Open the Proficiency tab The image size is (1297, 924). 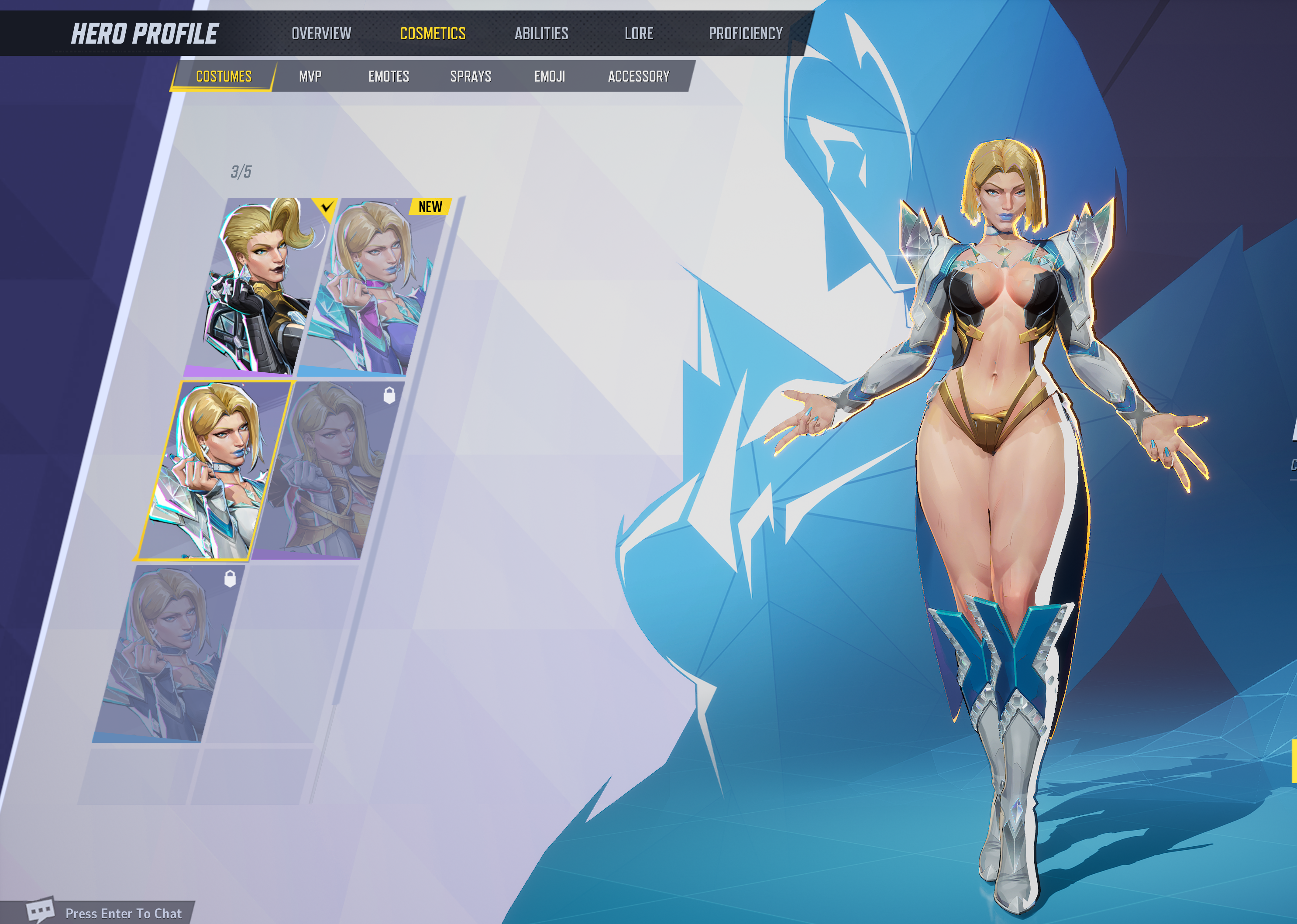tap(746, 34)
